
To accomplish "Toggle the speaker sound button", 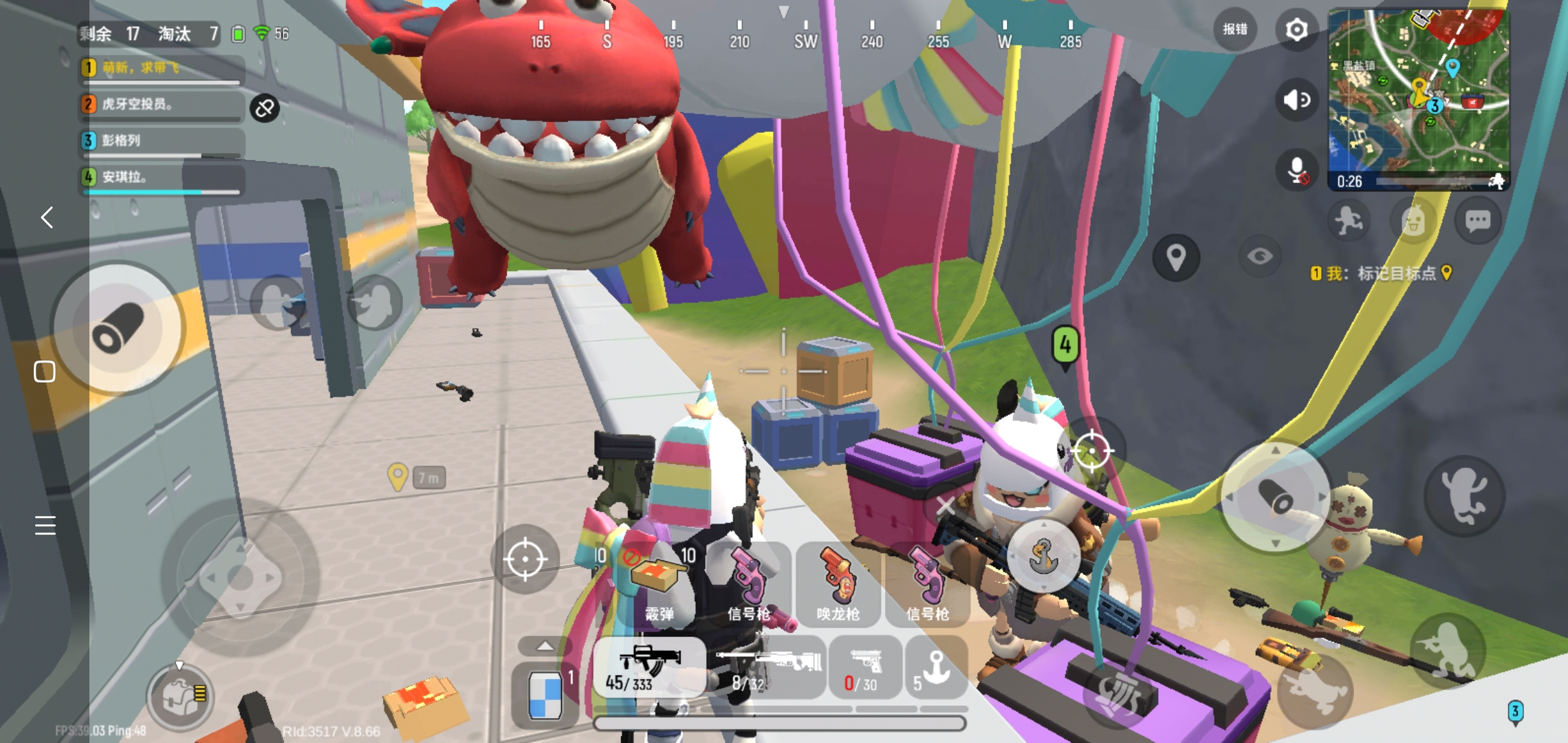I will [1296, 100].
